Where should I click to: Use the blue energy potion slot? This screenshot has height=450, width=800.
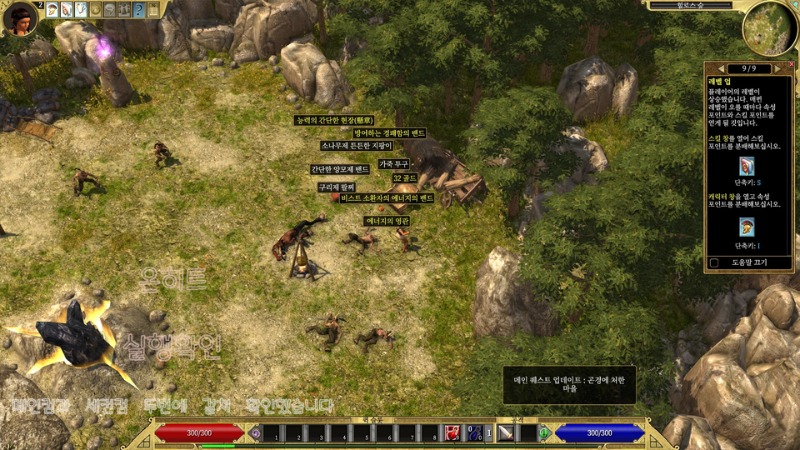coord(475,433)
